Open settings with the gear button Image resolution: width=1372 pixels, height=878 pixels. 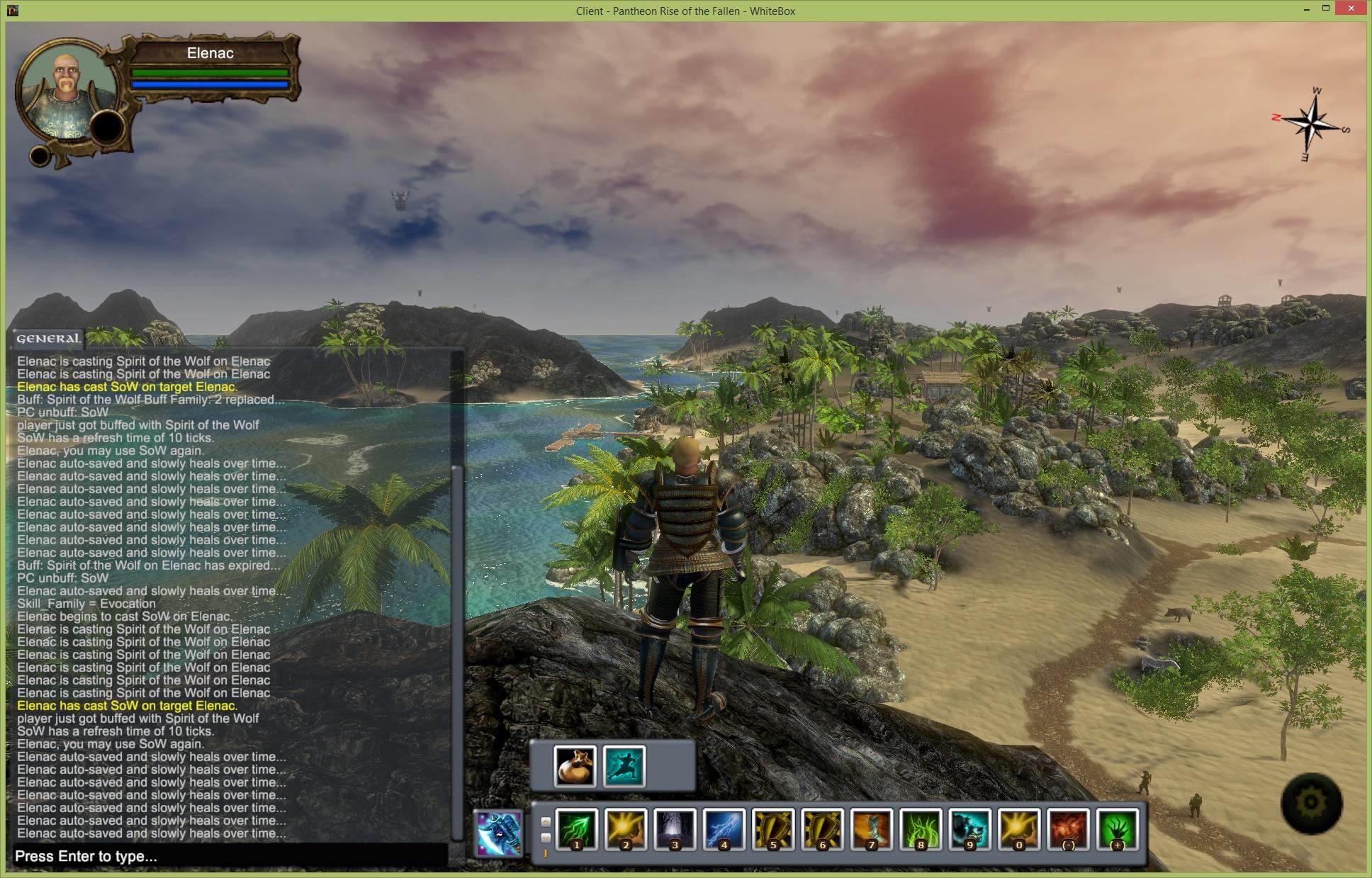coord(1311,803)
